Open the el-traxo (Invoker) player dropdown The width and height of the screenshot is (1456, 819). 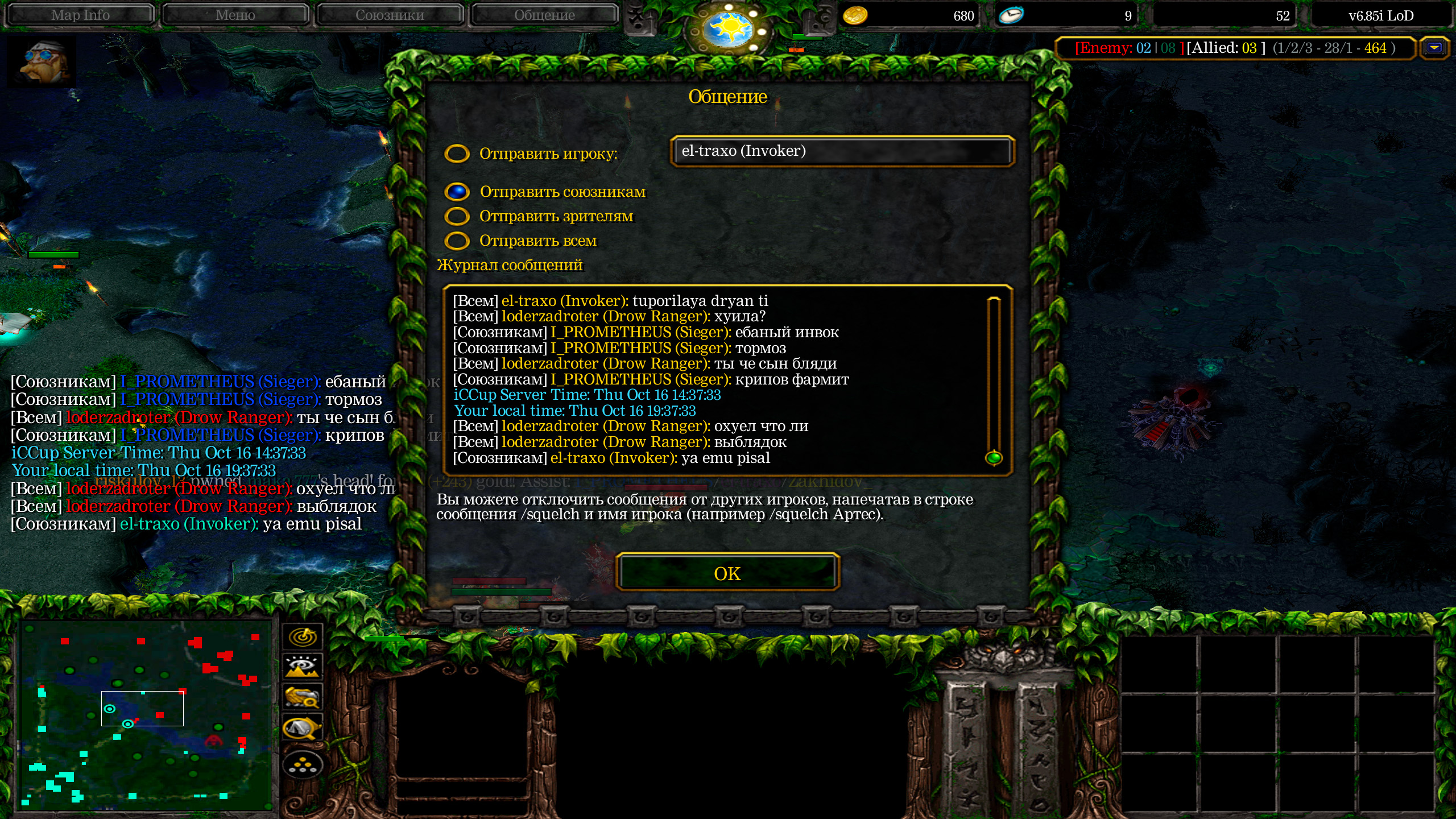pyautogui.click(x=842, y=151)
